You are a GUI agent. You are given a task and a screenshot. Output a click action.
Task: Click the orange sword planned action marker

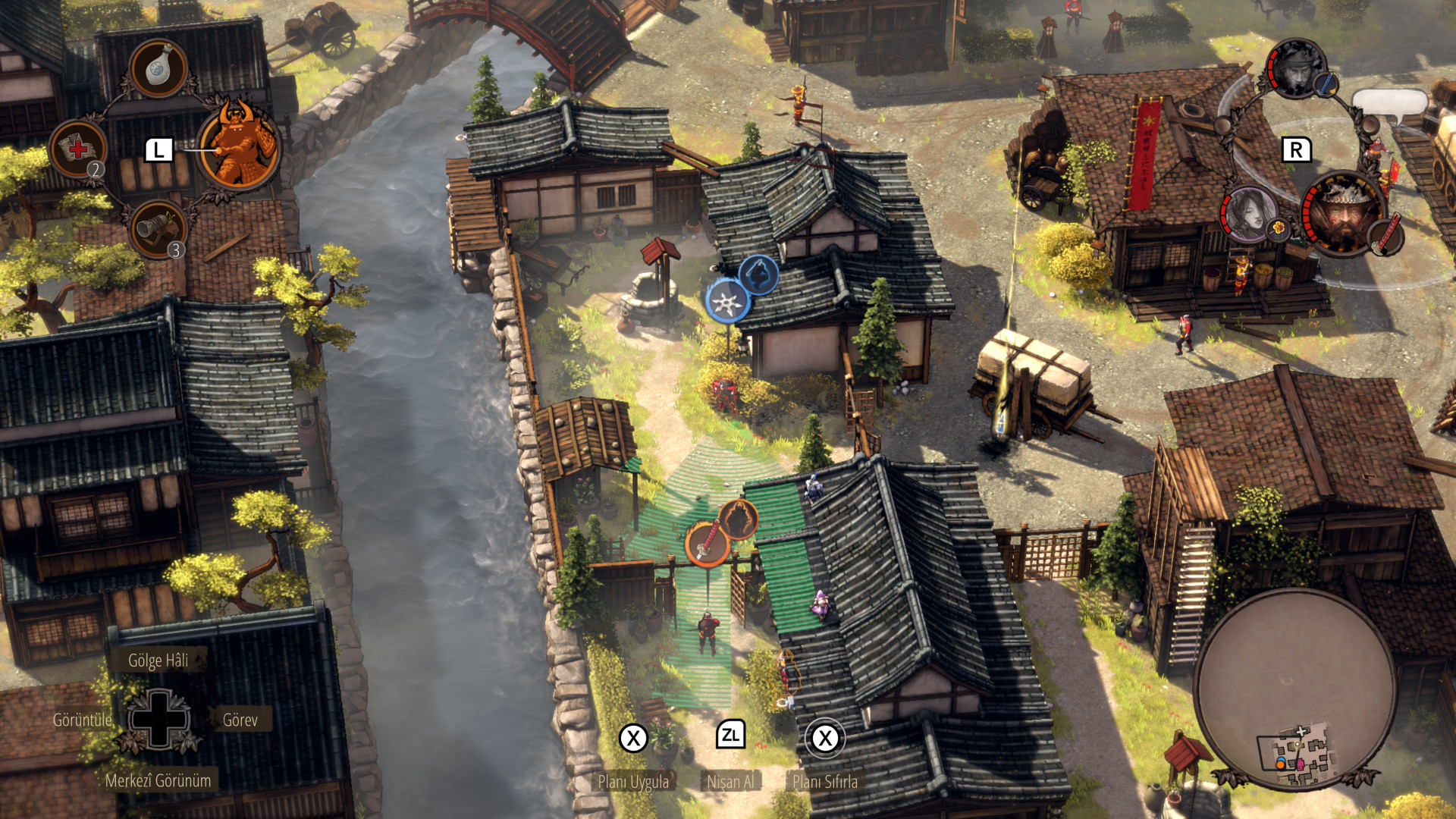pyautogui.click(x=707, y=543)
